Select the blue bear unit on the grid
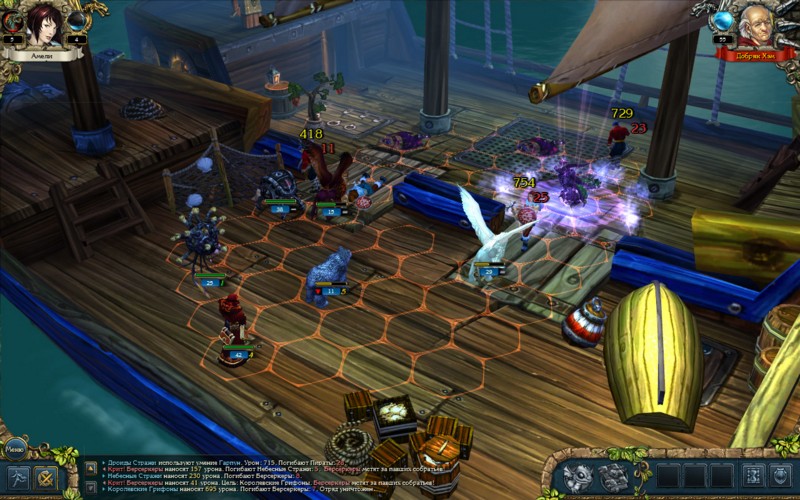800x500 pixels. pos(330,272)
